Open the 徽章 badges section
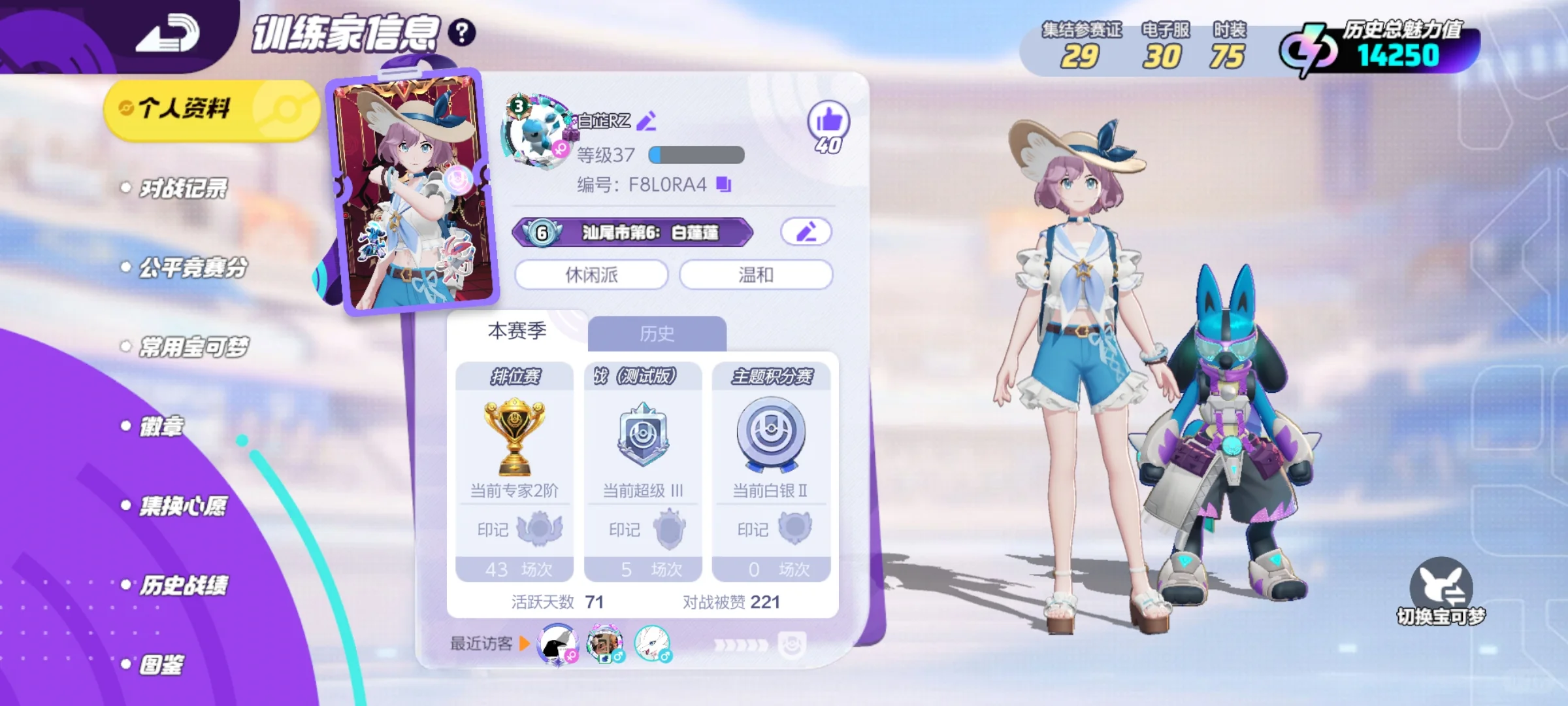Viewport: 1568px width, 706px height. point(161,427)
